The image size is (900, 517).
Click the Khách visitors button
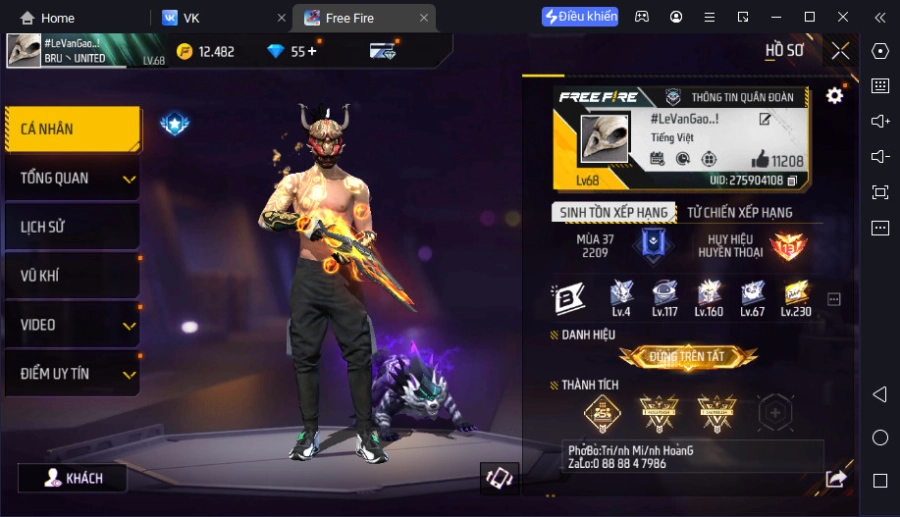pos(72,478)
